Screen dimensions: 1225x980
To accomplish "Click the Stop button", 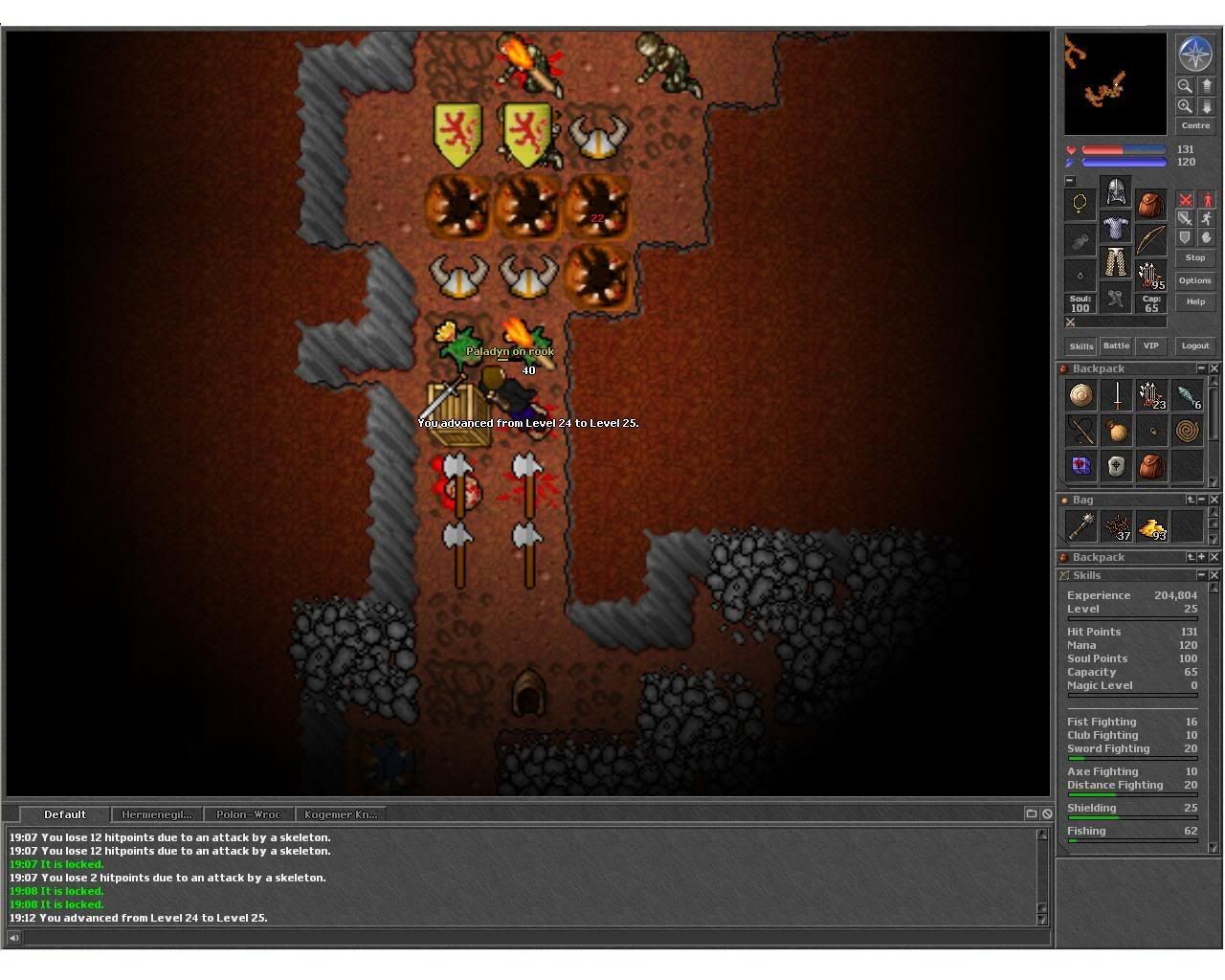I will [1195, 257].
